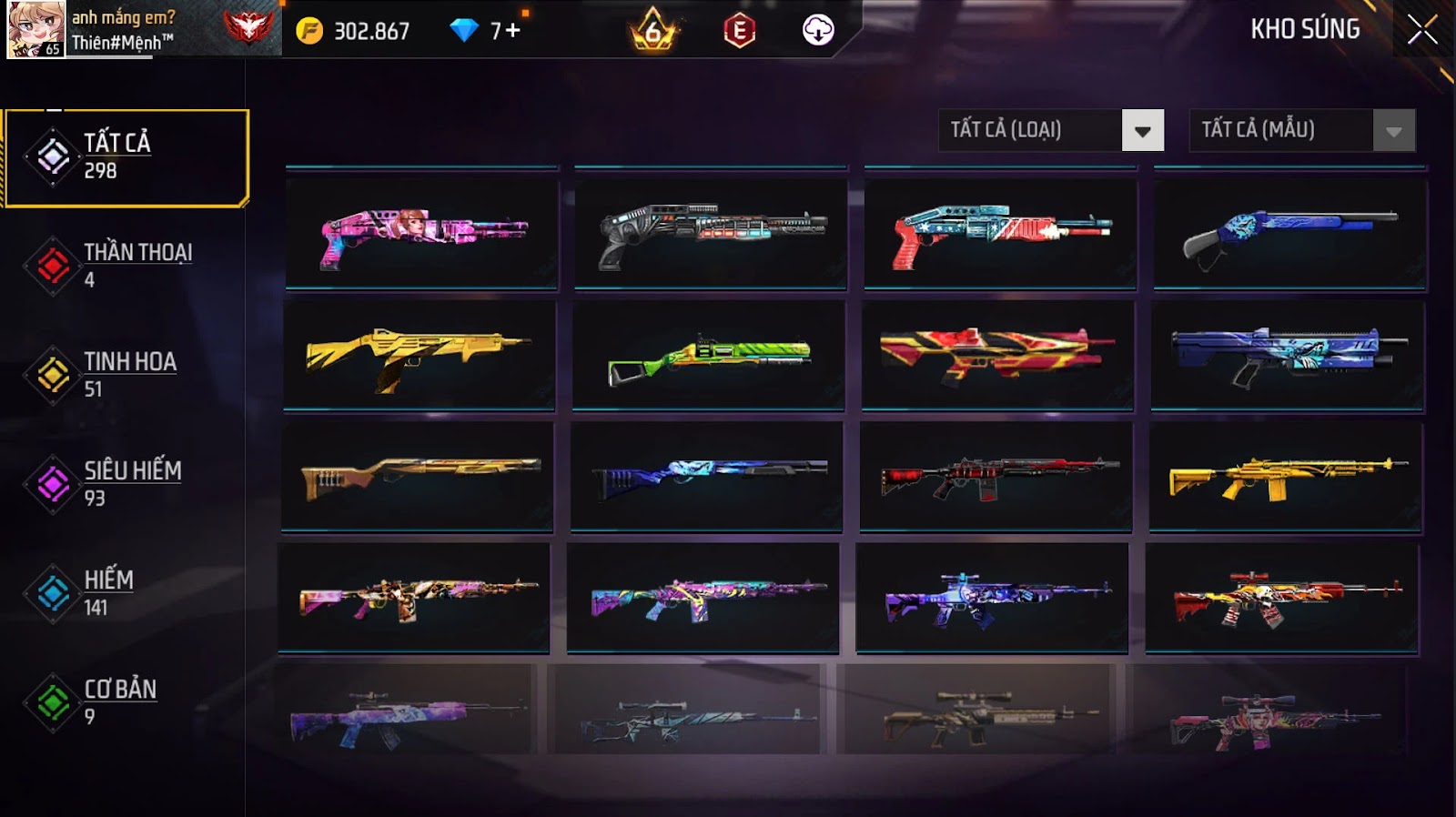Open the gold crown number 6 icon

pos(652,31)
